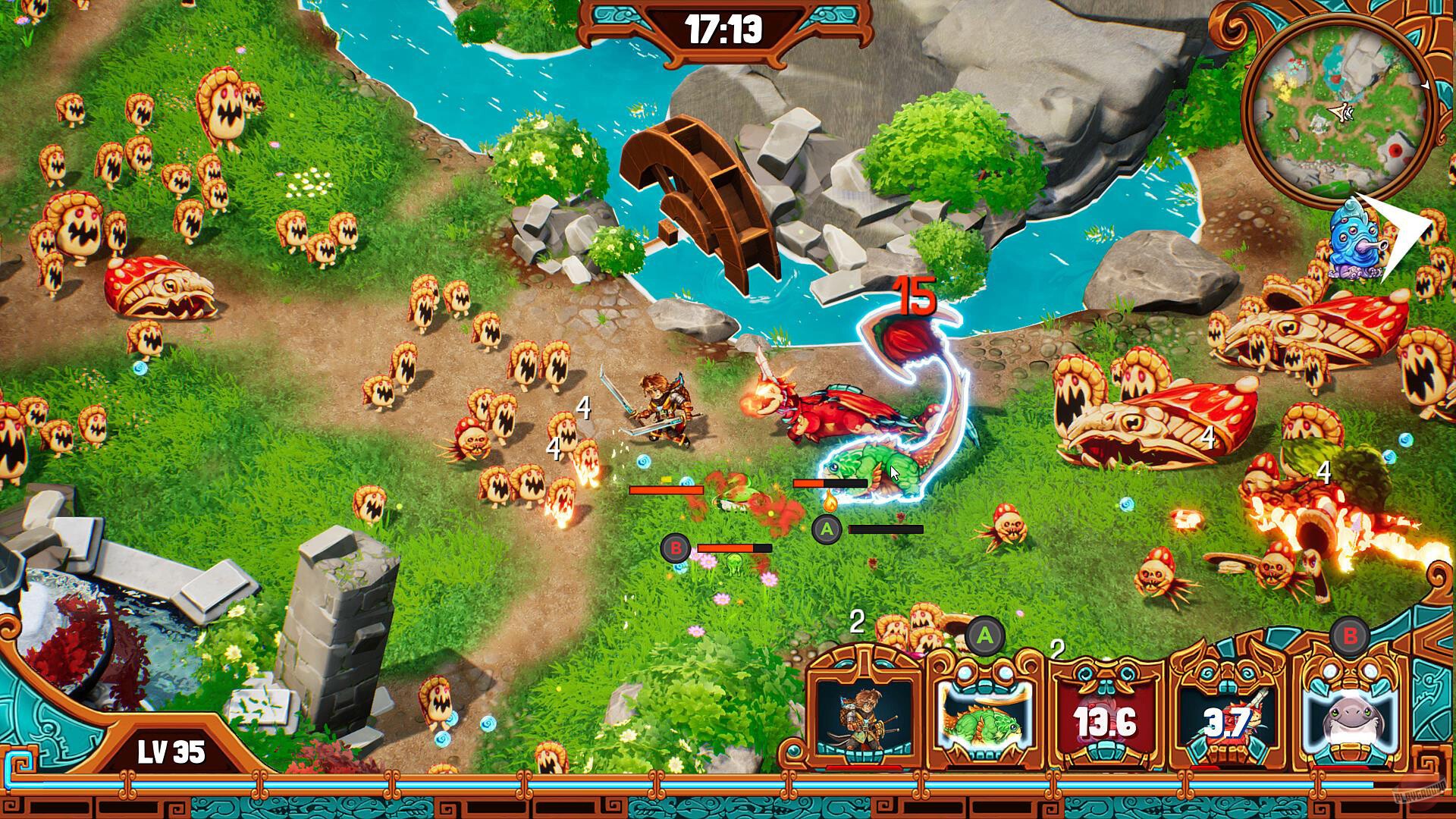Click the A indicator beside the green creature's health bar
Image resolution: width=1456 pixels, height=819 pixels.
click(x=826, y=530)
